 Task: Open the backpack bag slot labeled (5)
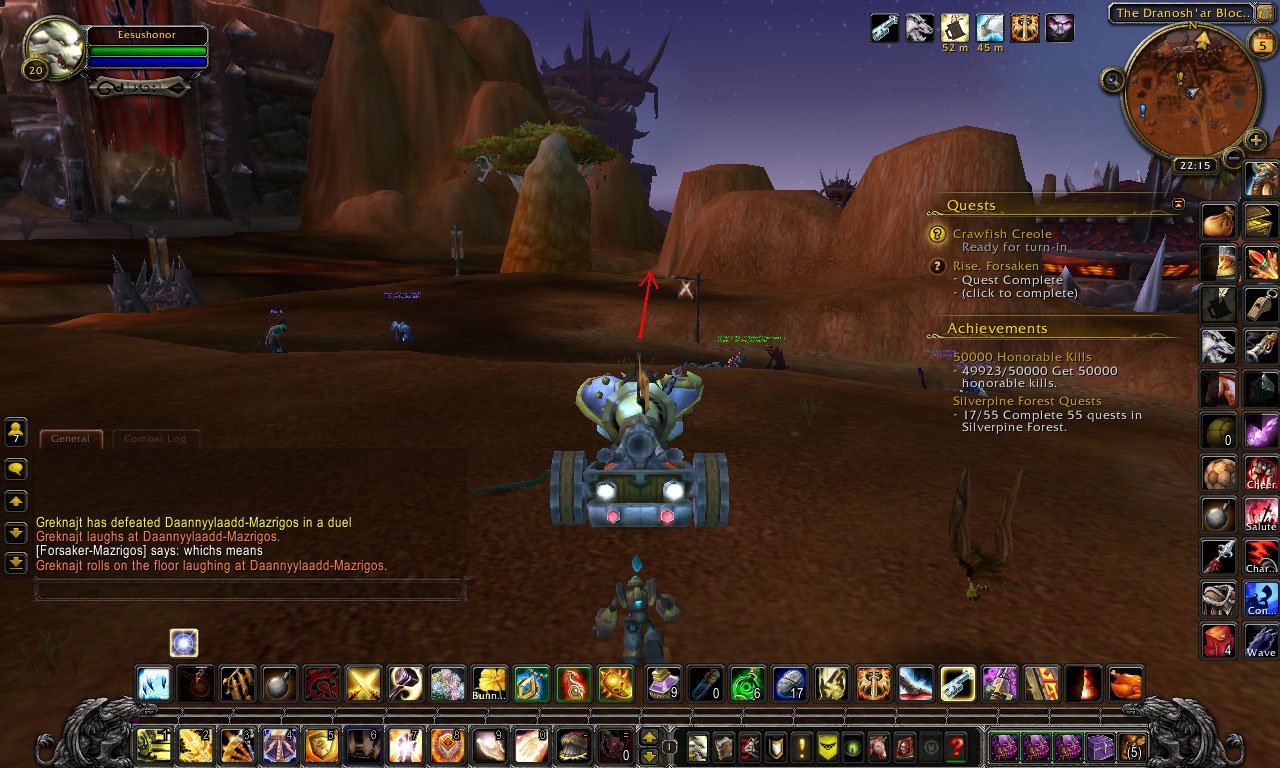coord(1134,747)
